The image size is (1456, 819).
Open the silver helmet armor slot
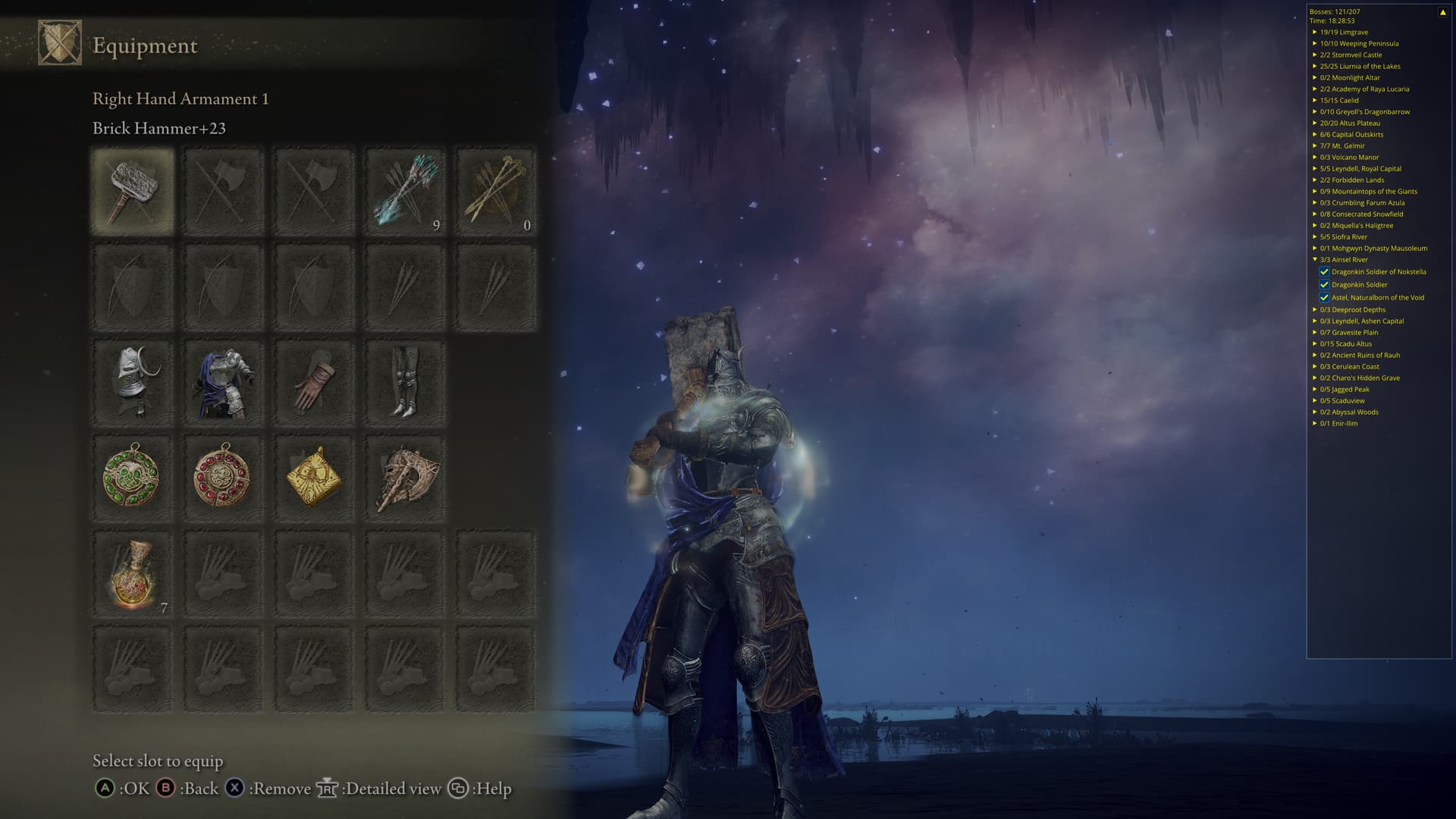(x=133, y=382)
